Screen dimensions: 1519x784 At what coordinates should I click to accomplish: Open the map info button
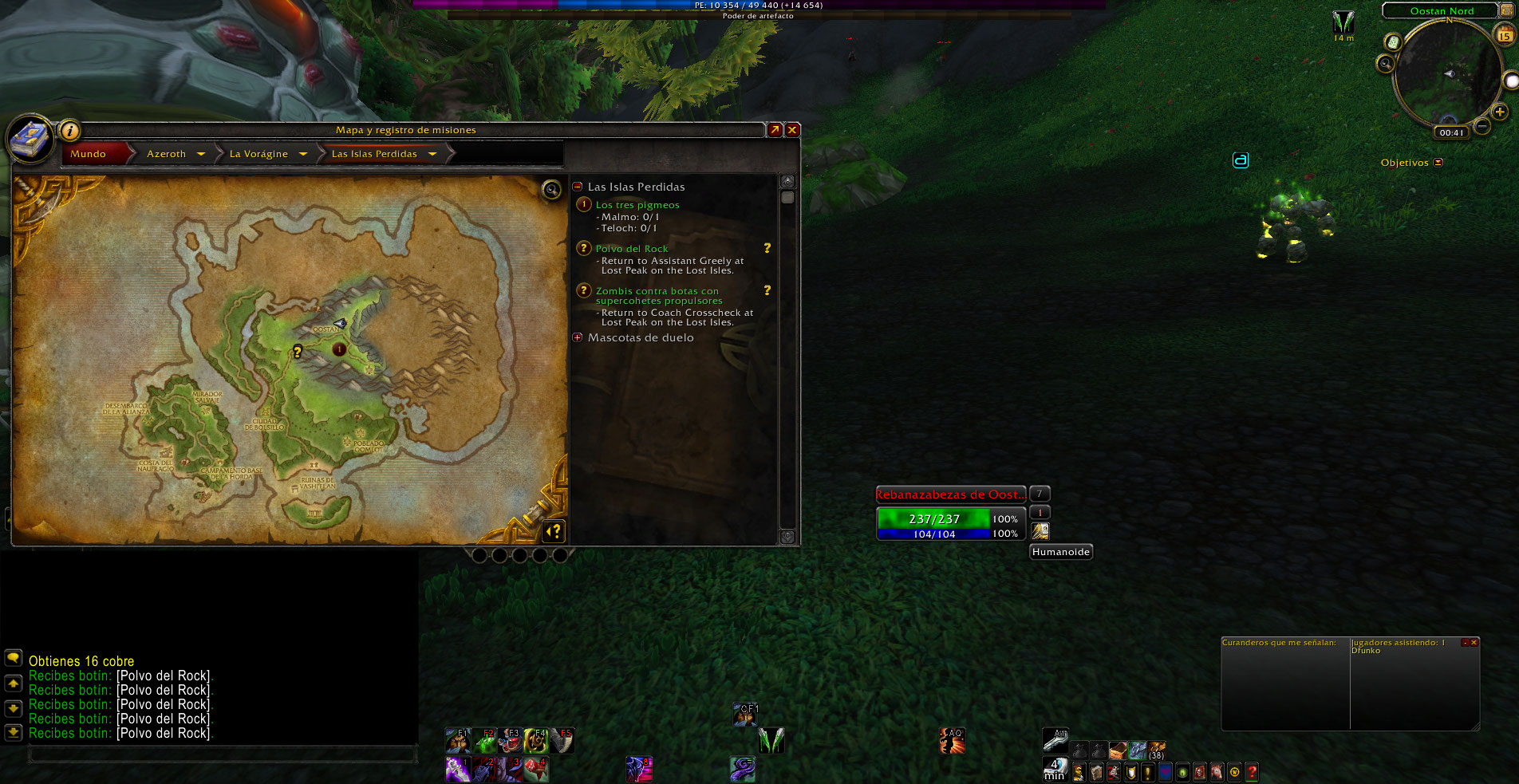(70, 130)
